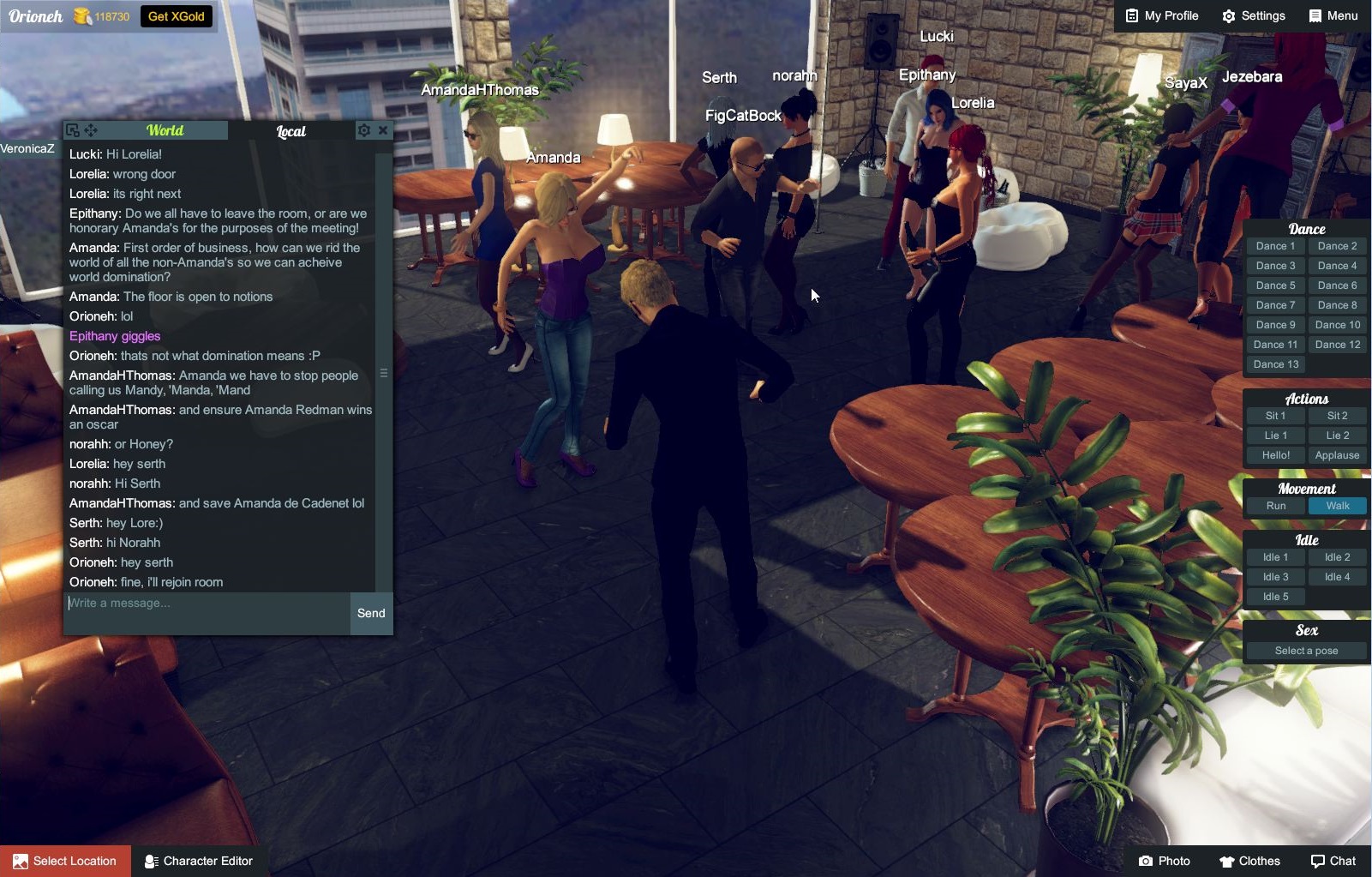
Task: Switch to the Local chat tab
Action: click(291, 131)
